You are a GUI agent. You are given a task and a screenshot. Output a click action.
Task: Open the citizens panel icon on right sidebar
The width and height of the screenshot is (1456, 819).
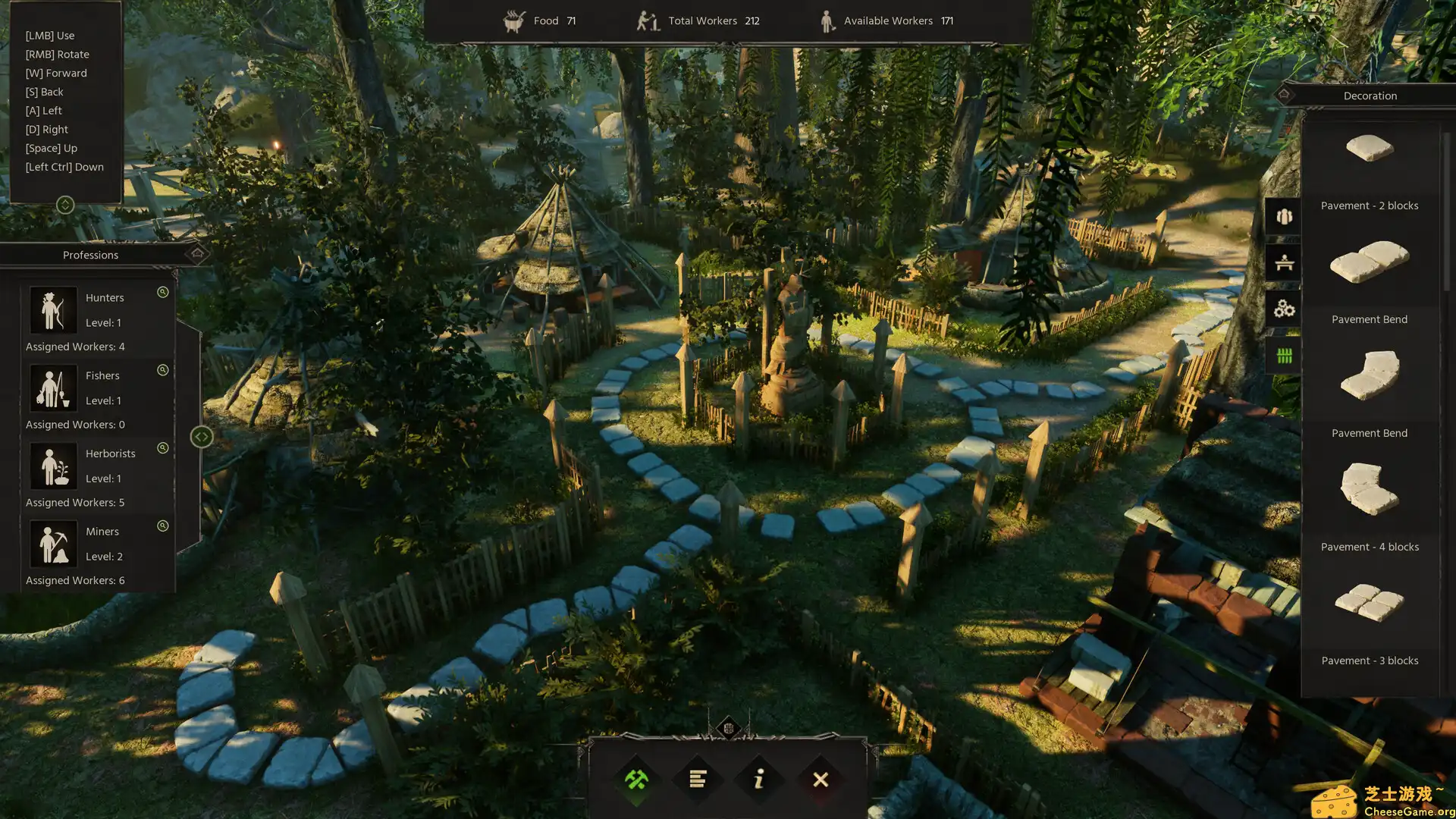[x=1282, y=216]
